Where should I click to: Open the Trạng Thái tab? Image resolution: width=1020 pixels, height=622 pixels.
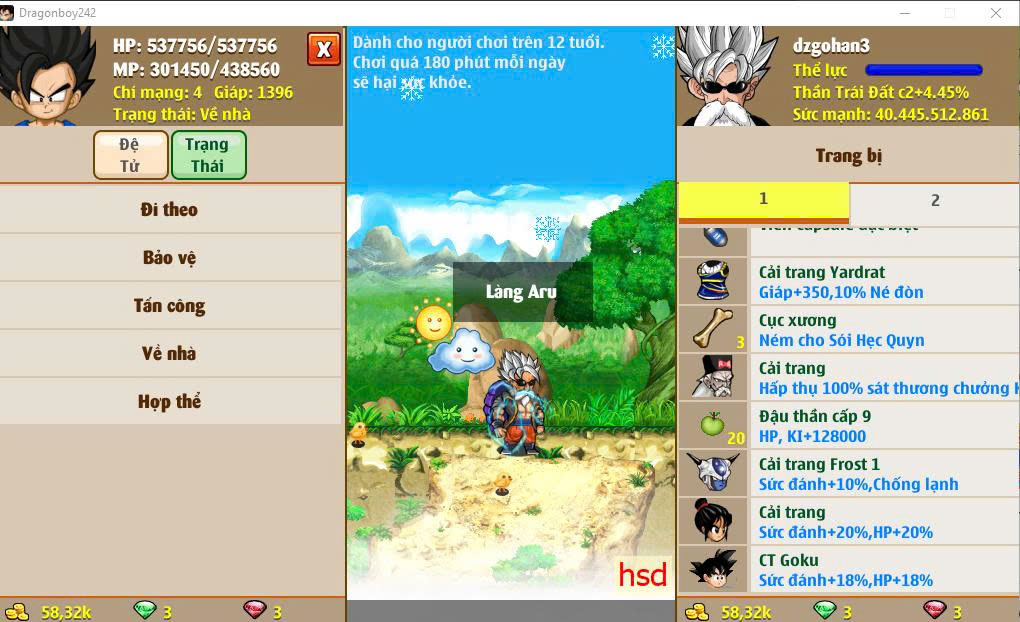click(208, 155)
